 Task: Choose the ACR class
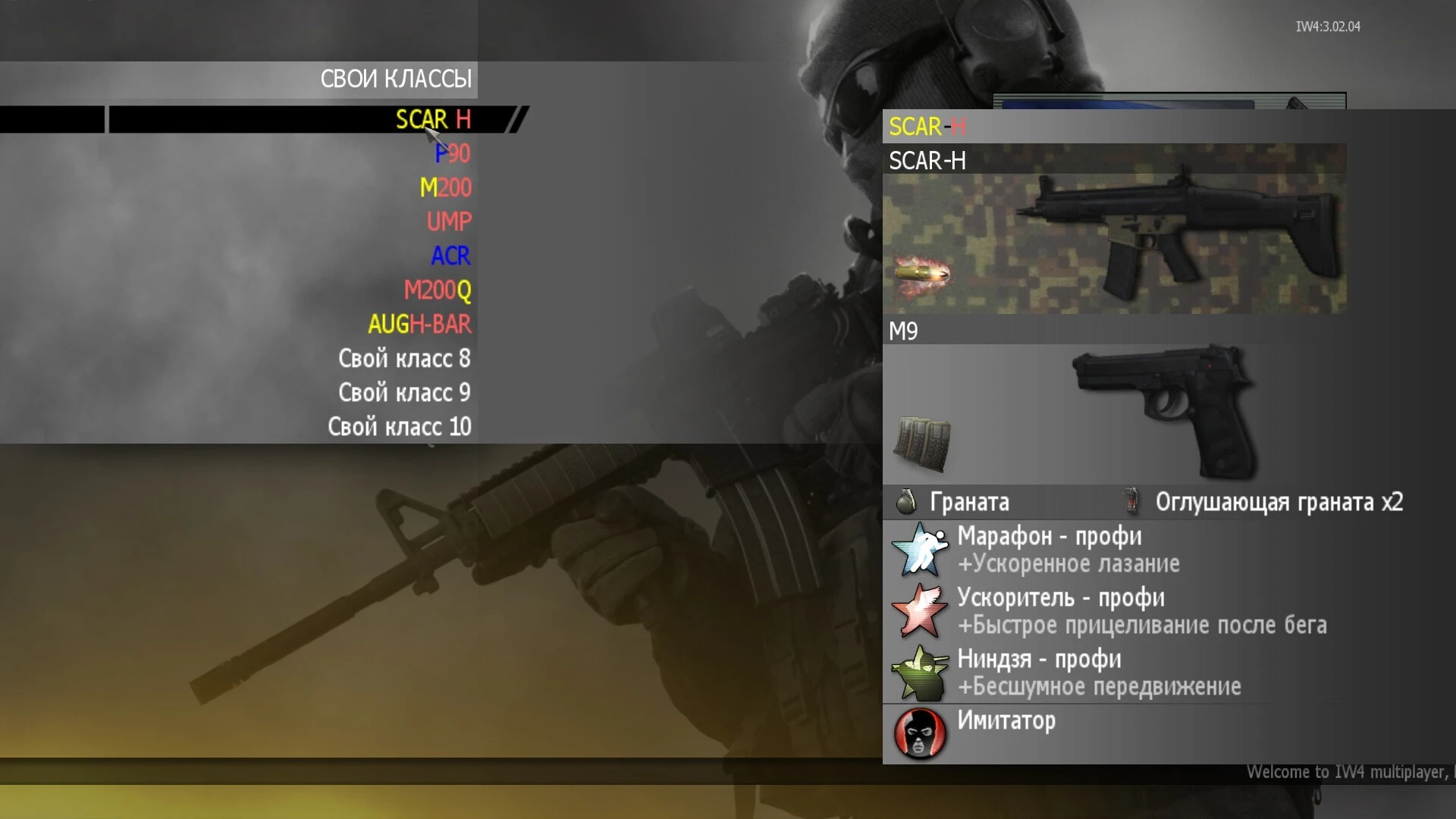click(x=450, y=256)
